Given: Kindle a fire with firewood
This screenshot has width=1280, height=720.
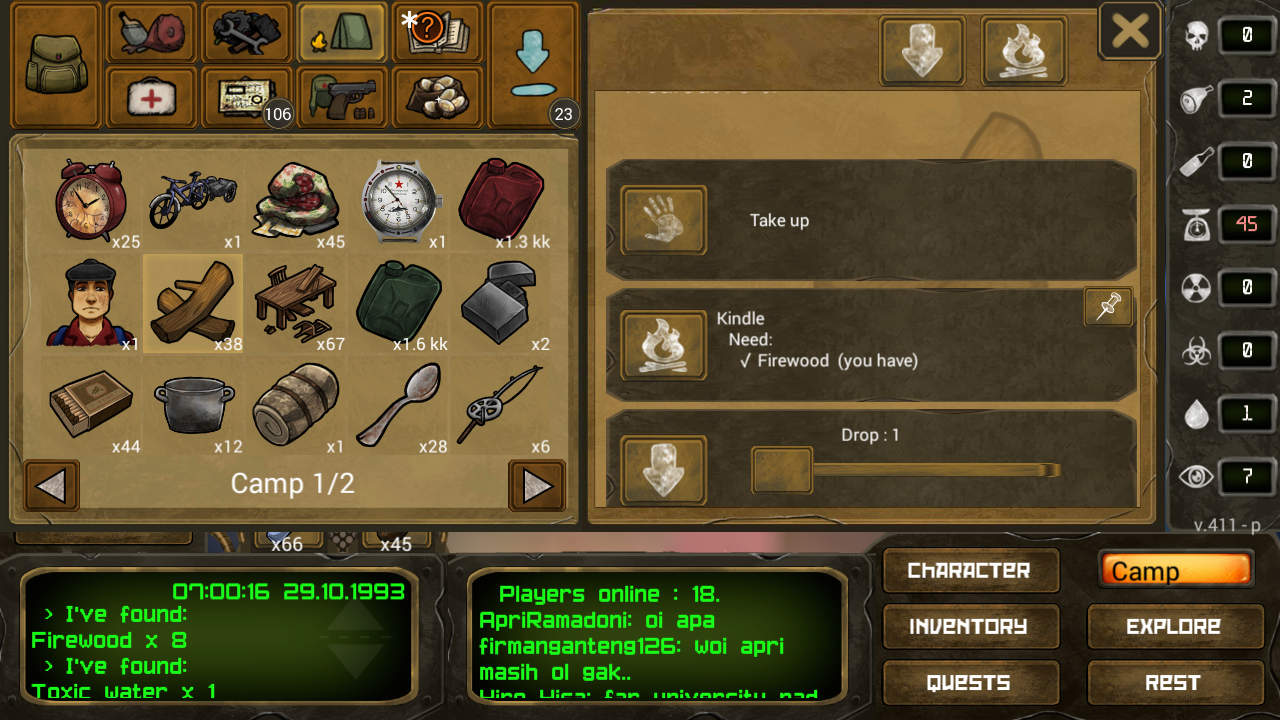Looking at the screenshot, I should point(663,345).
